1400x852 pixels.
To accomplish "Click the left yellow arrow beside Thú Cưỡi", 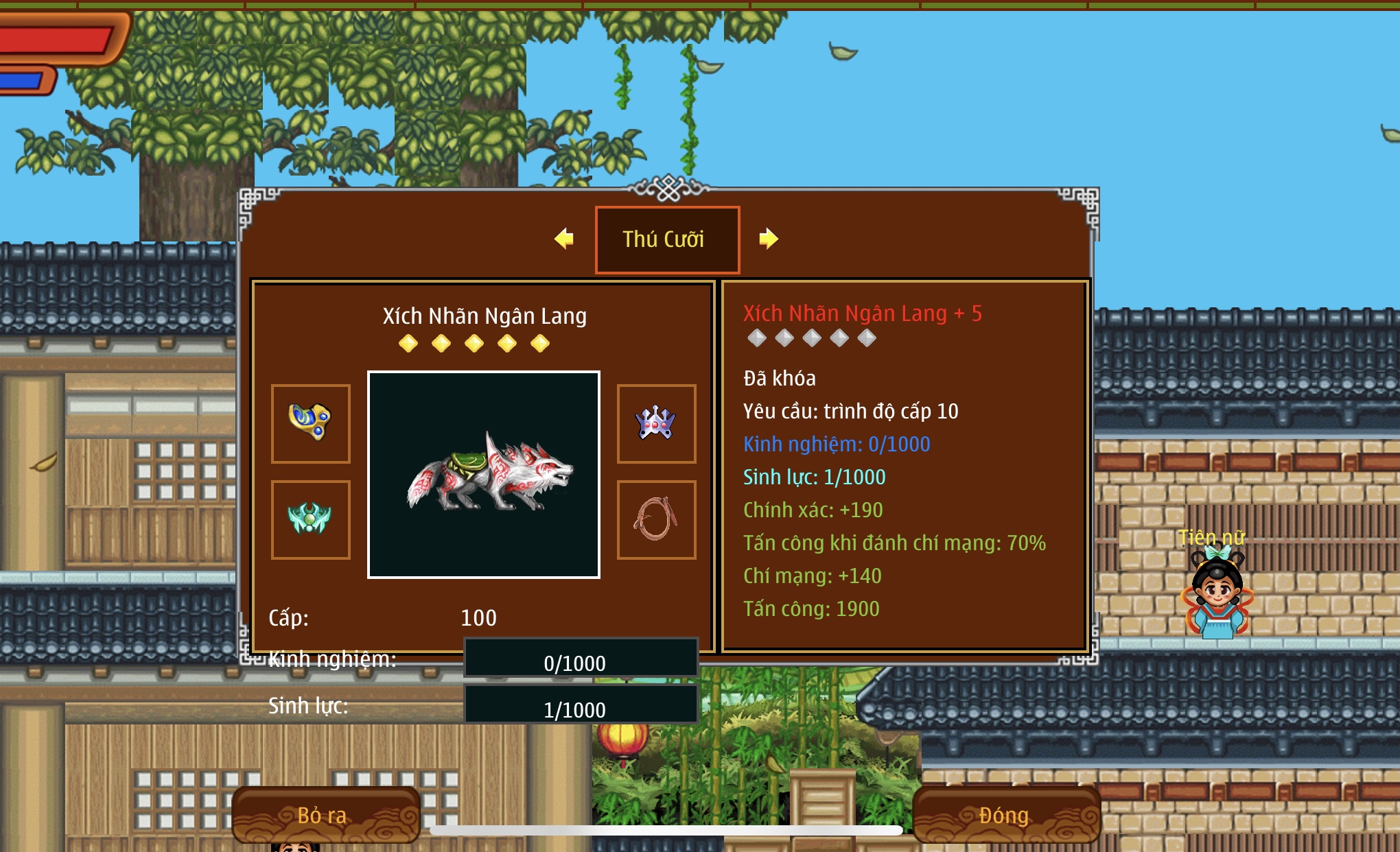I will 564,239.
